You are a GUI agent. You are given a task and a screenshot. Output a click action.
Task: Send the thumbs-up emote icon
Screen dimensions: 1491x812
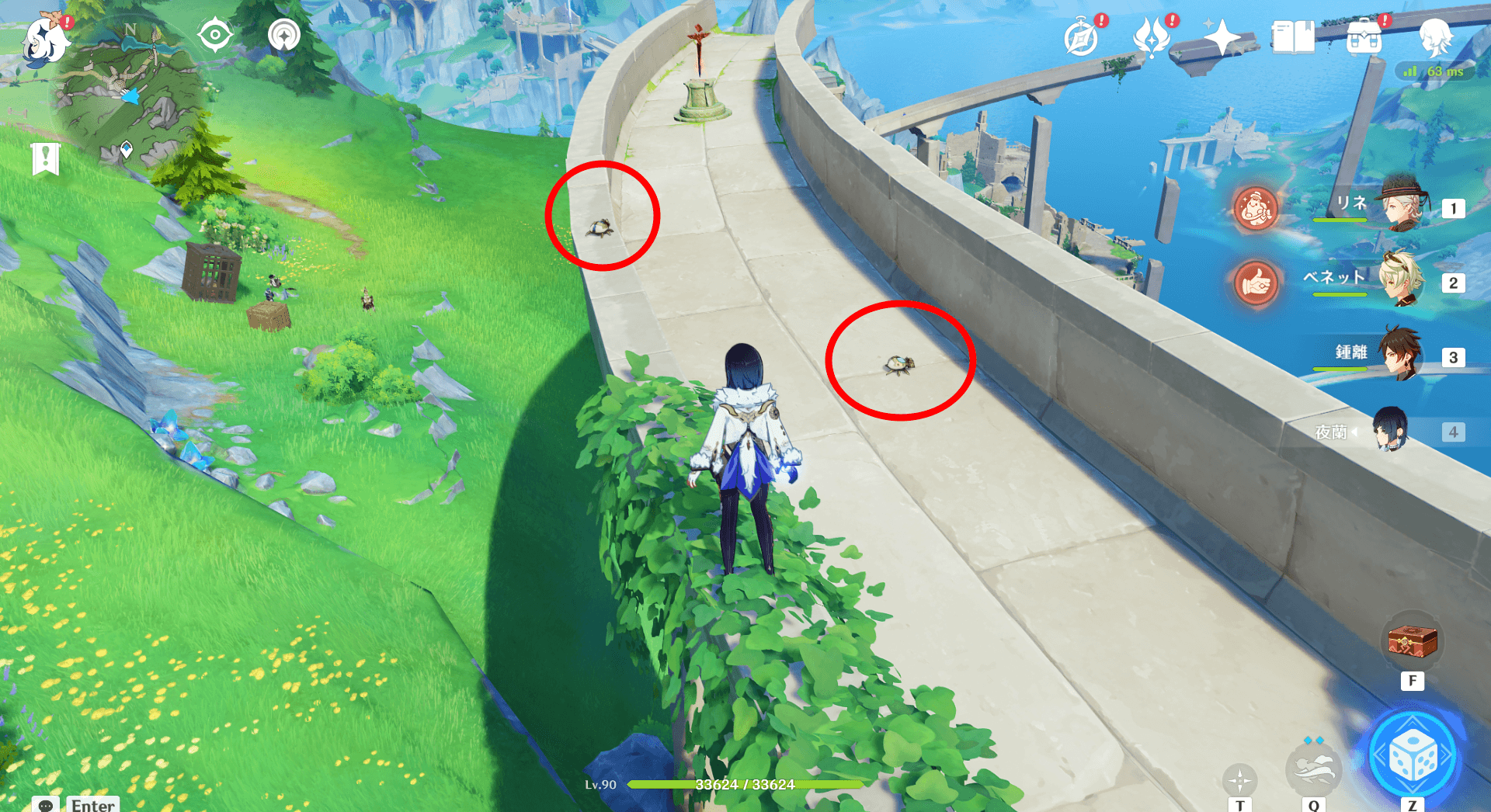coord(1256,283)
